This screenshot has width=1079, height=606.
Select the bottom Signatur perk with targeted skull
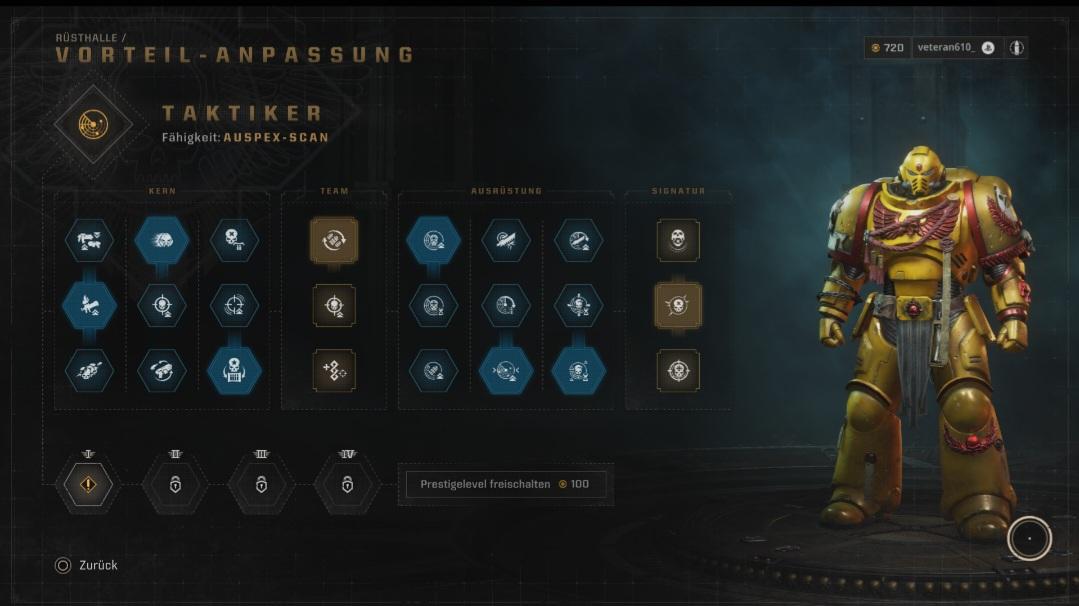(x=678, y=370)
